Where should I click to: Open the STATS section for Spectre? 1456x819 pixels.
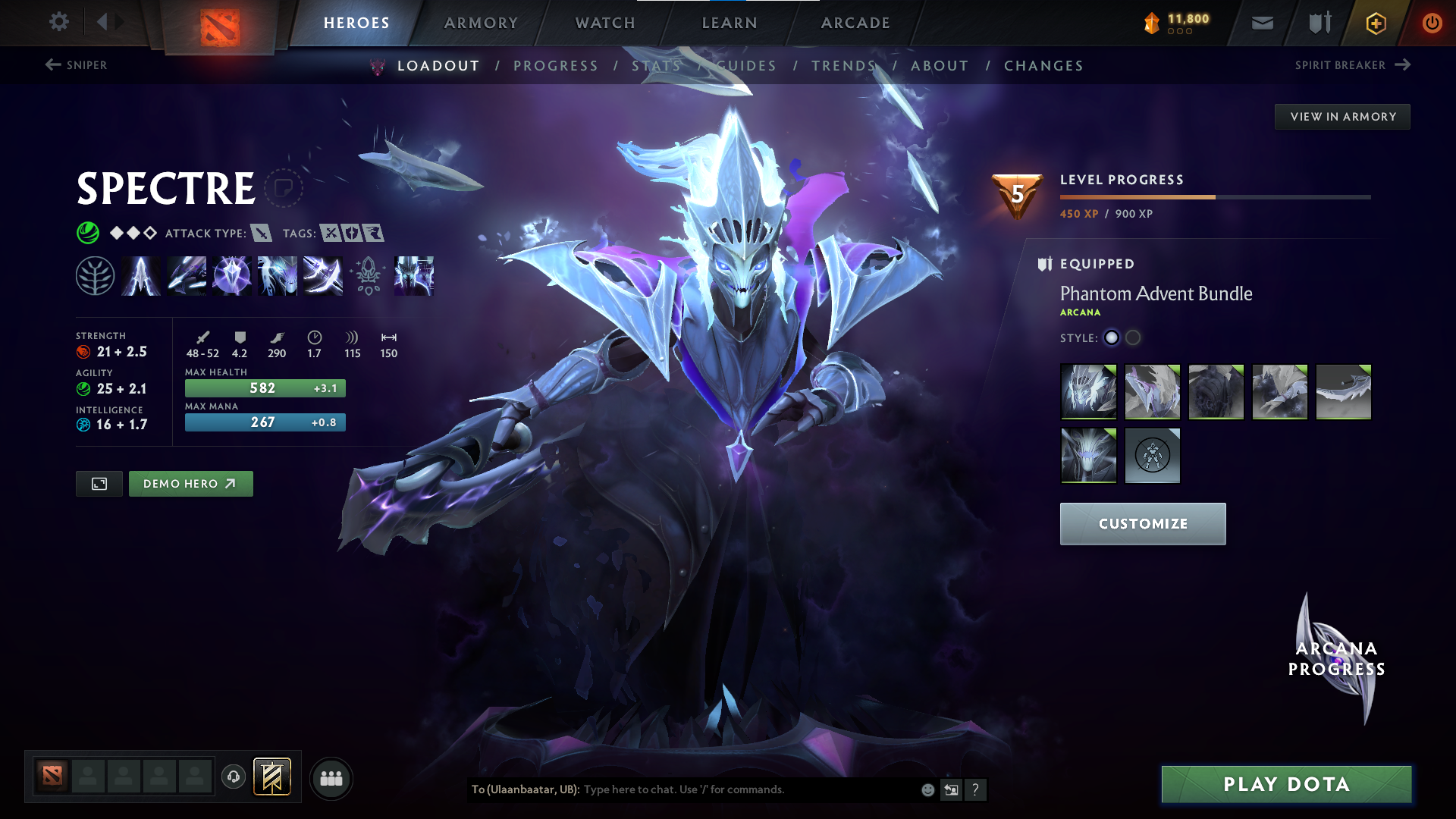tap(657, 65)
